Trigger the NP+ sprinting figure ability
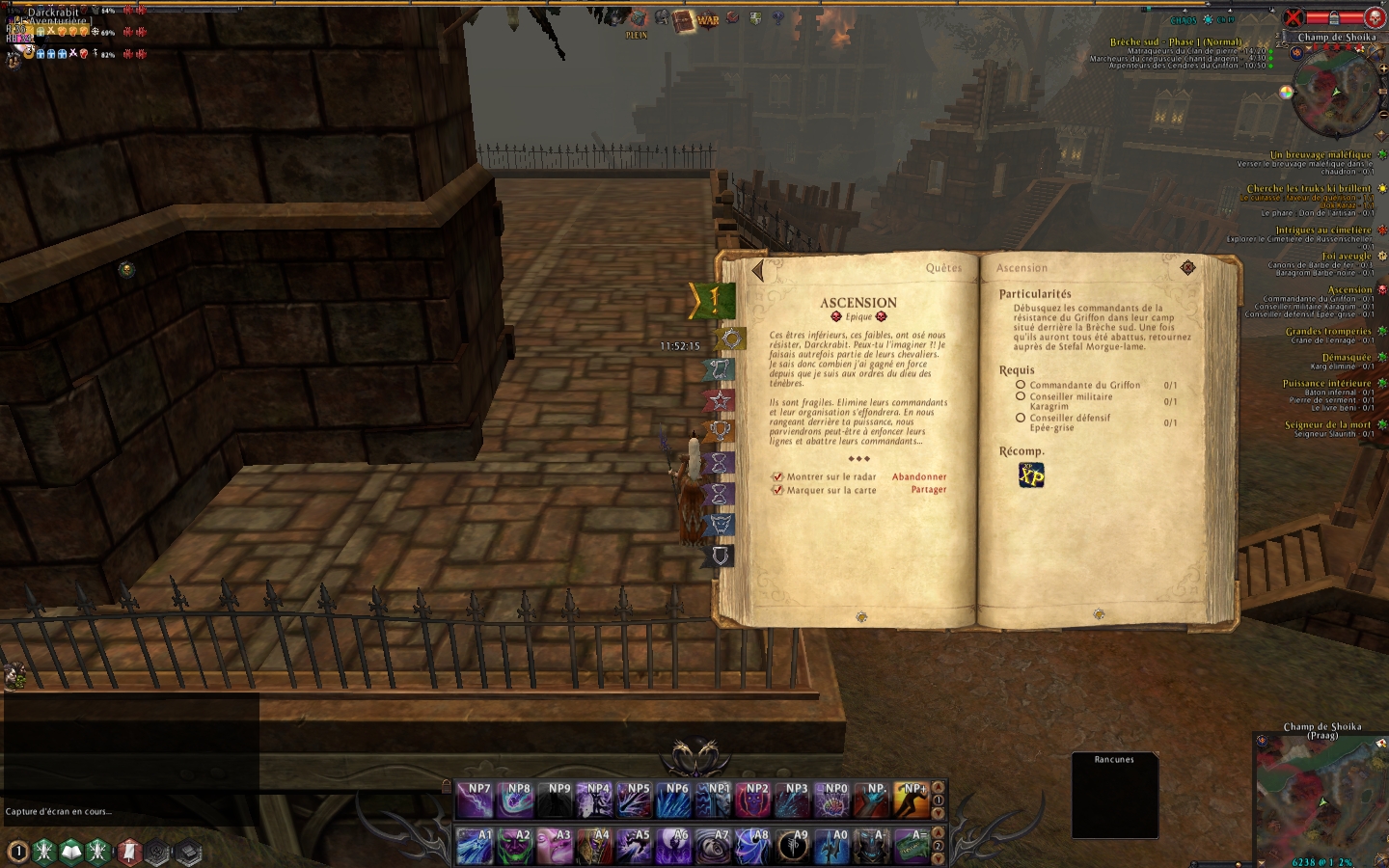Image resolution: width=1389 pixels, height=868 pixels. coord(911,800)
